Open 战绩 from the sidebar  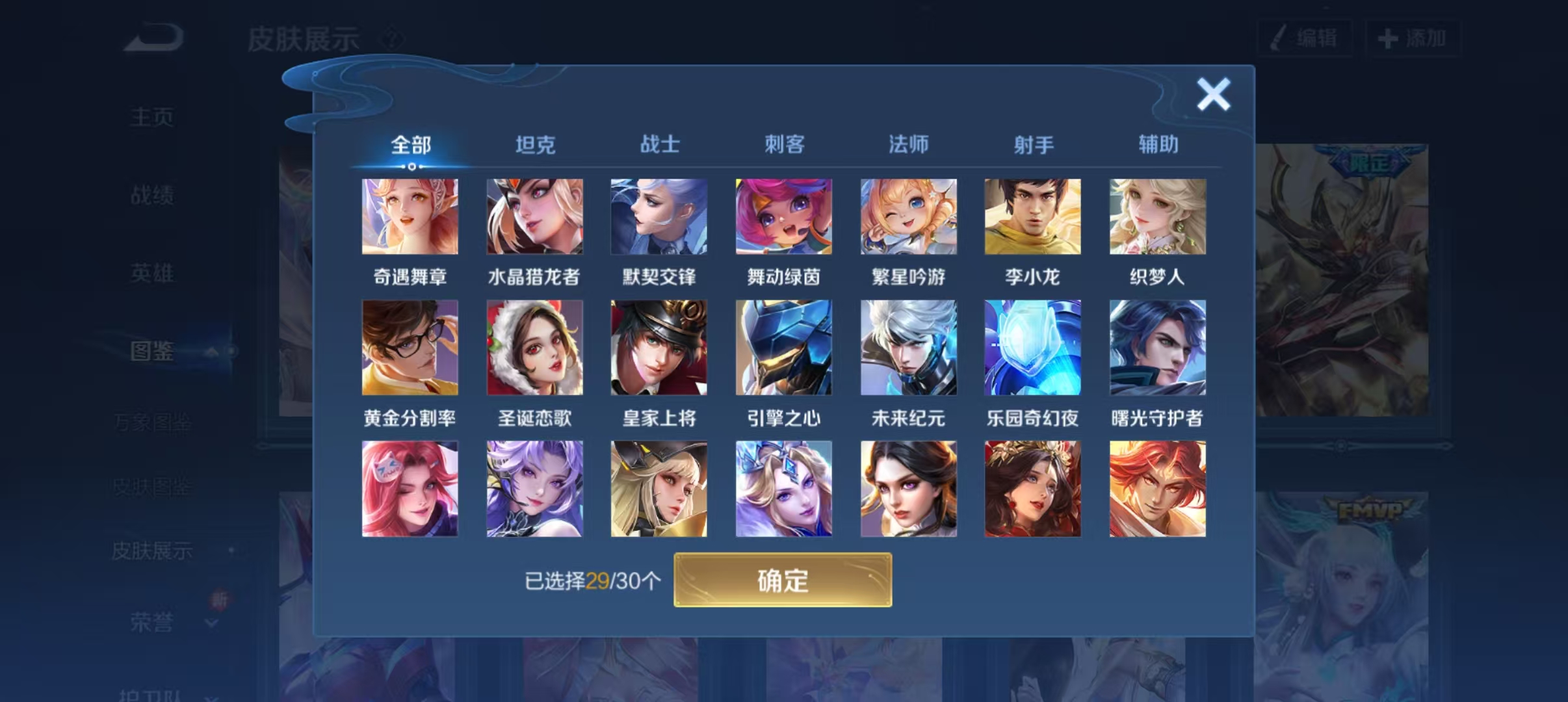pyautogui.click(x=152, y=195)
